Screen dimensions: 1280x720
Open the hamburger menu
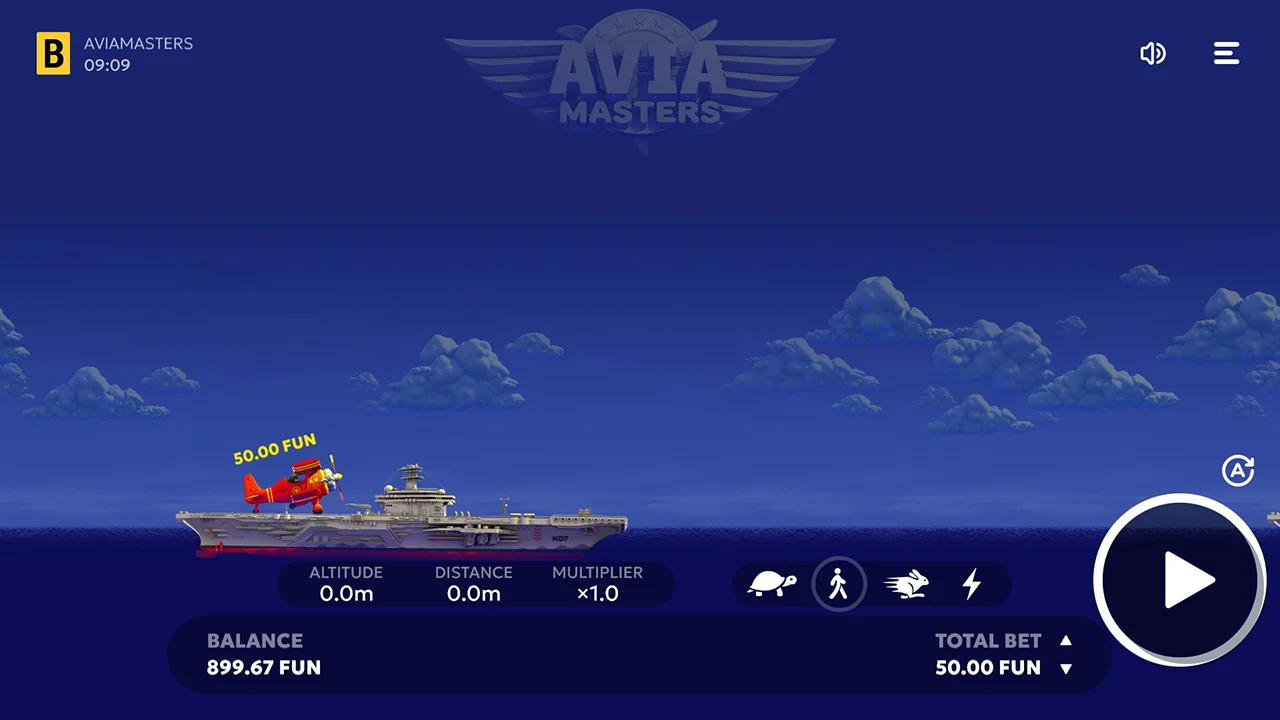[1226, 54]
